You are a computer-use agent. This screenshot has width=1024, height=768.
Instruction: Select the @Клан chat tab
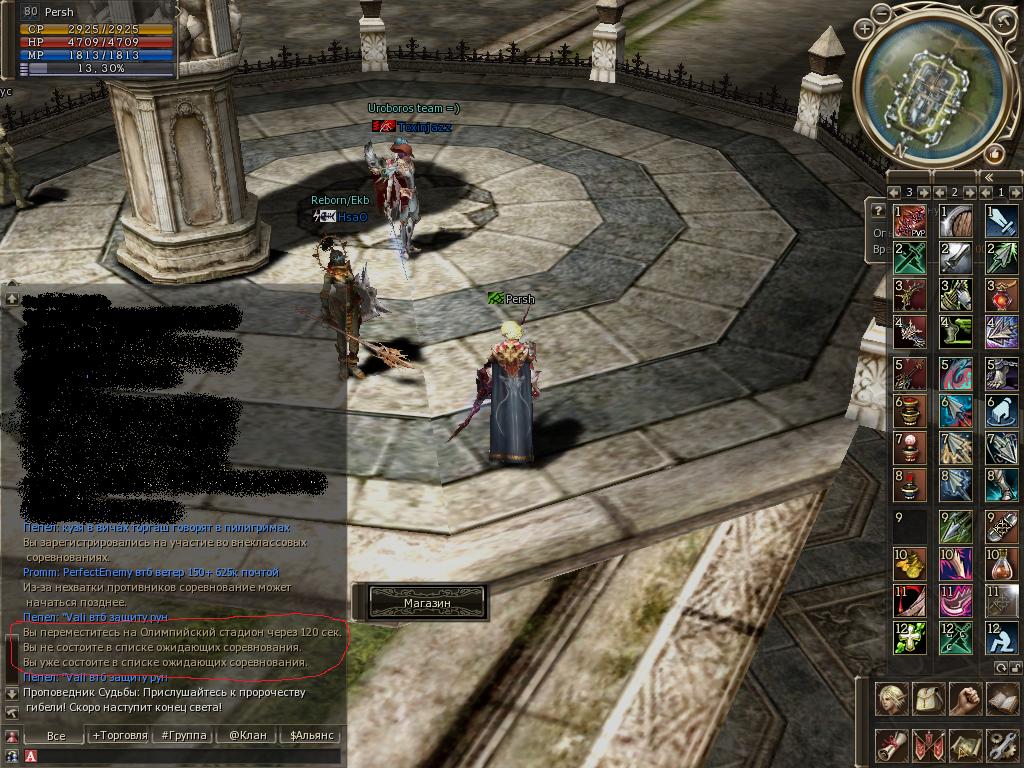pyautogui.click(x=247, y=735)
